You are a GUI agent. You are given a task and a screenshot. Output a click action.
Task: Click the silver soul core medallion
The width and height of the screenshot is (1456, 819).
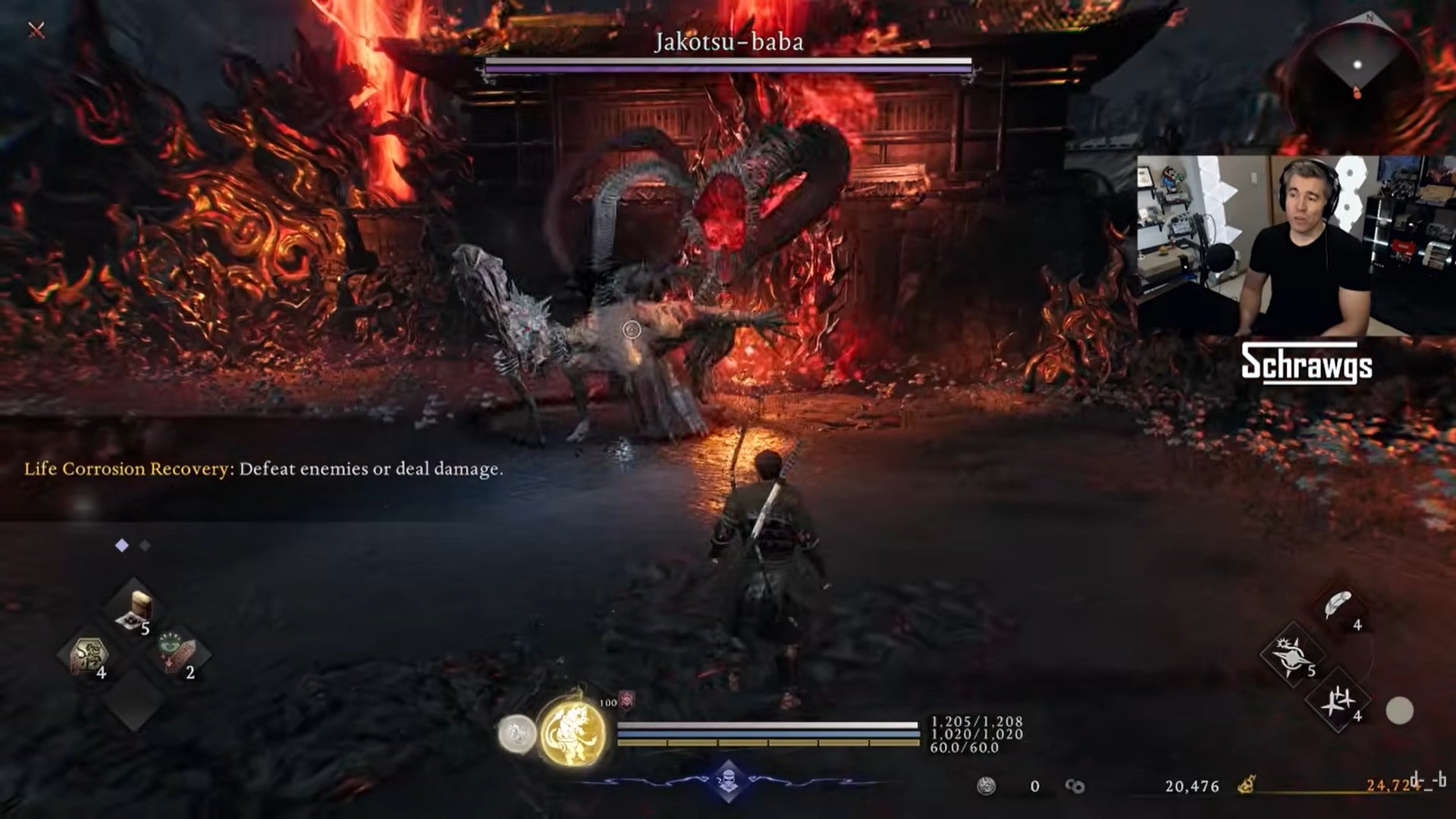(518, 733)
